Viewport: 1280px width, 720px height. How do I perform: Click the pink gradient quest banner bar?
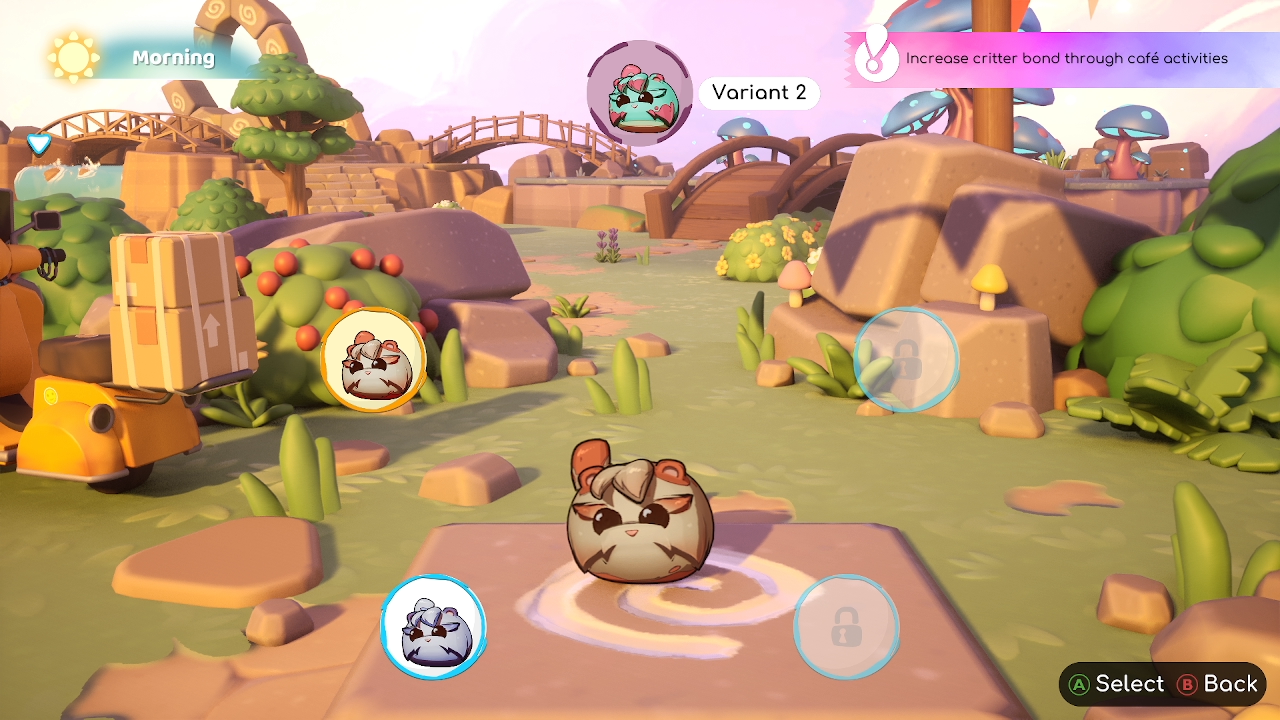tap(1065, 58)
